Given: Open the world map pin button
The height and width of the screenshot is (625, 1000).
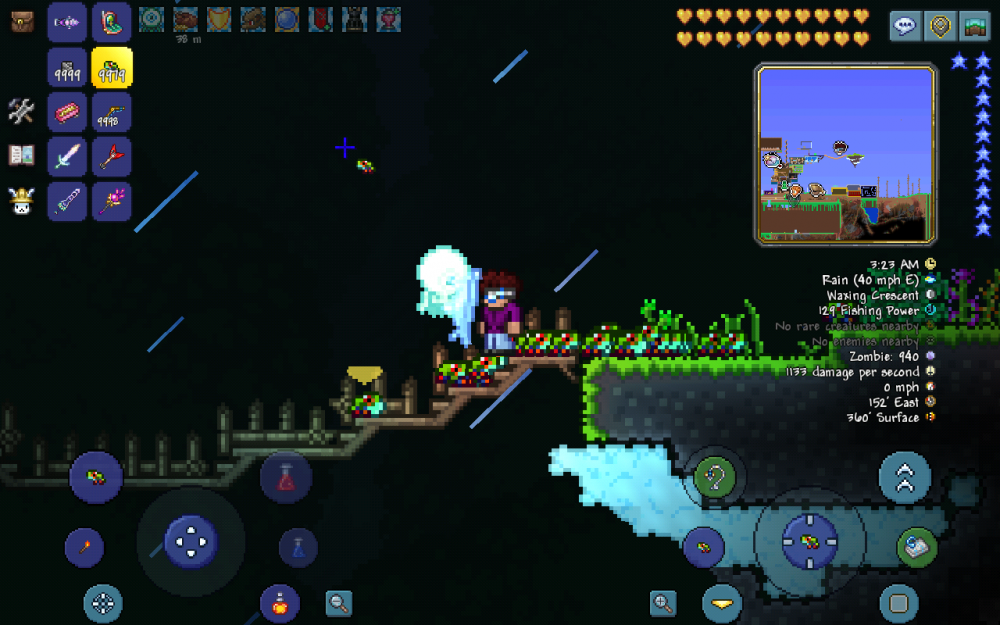Looking at the screenshot, I should tap(940, 26).
